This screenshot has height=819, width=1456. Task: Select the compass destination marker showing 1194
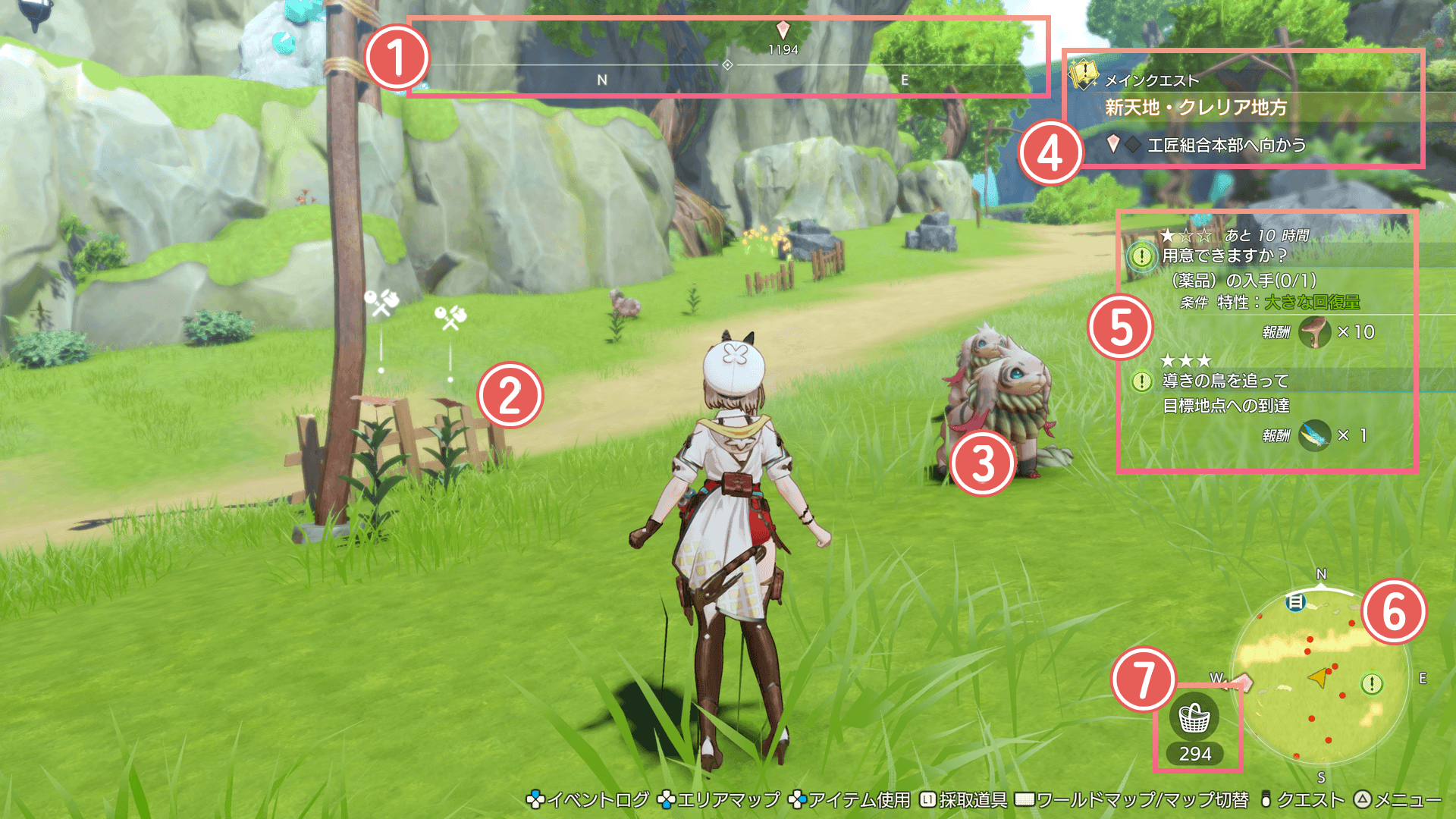tap(783, 31)
